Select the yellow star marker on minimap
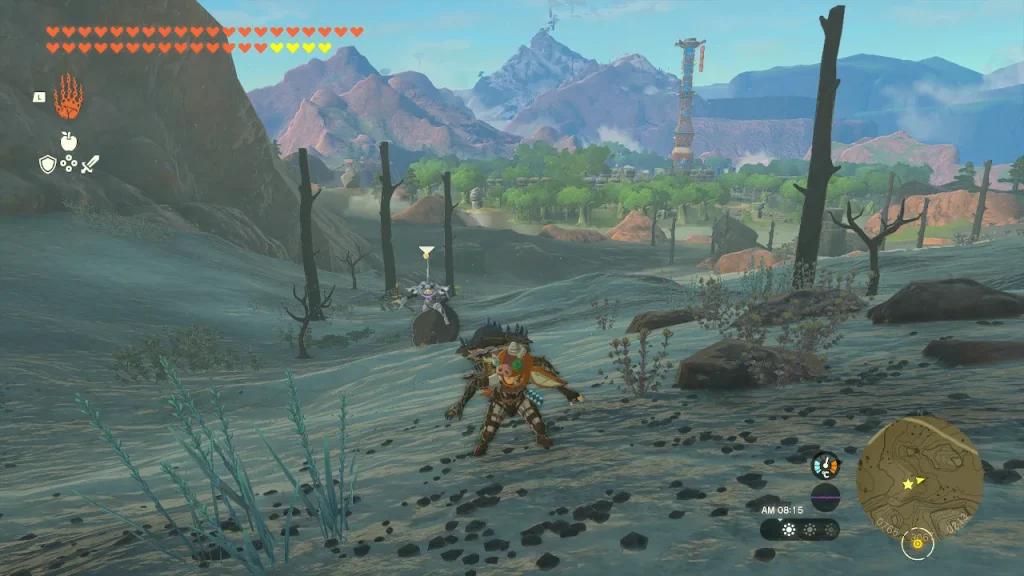 point(909,484)
